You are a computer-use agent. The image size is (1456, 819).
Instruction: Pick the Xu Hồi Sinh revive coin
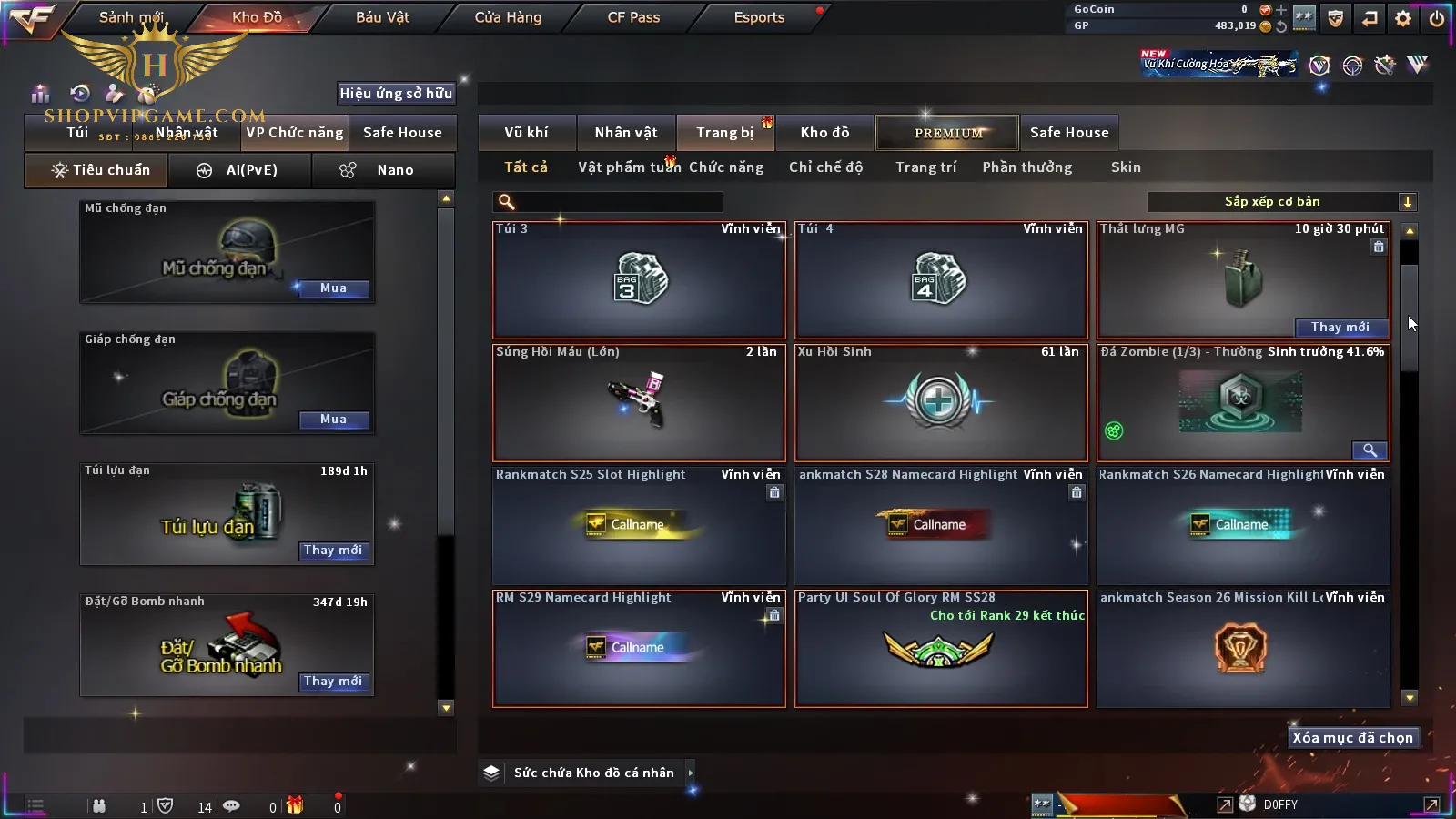point(941,402)
